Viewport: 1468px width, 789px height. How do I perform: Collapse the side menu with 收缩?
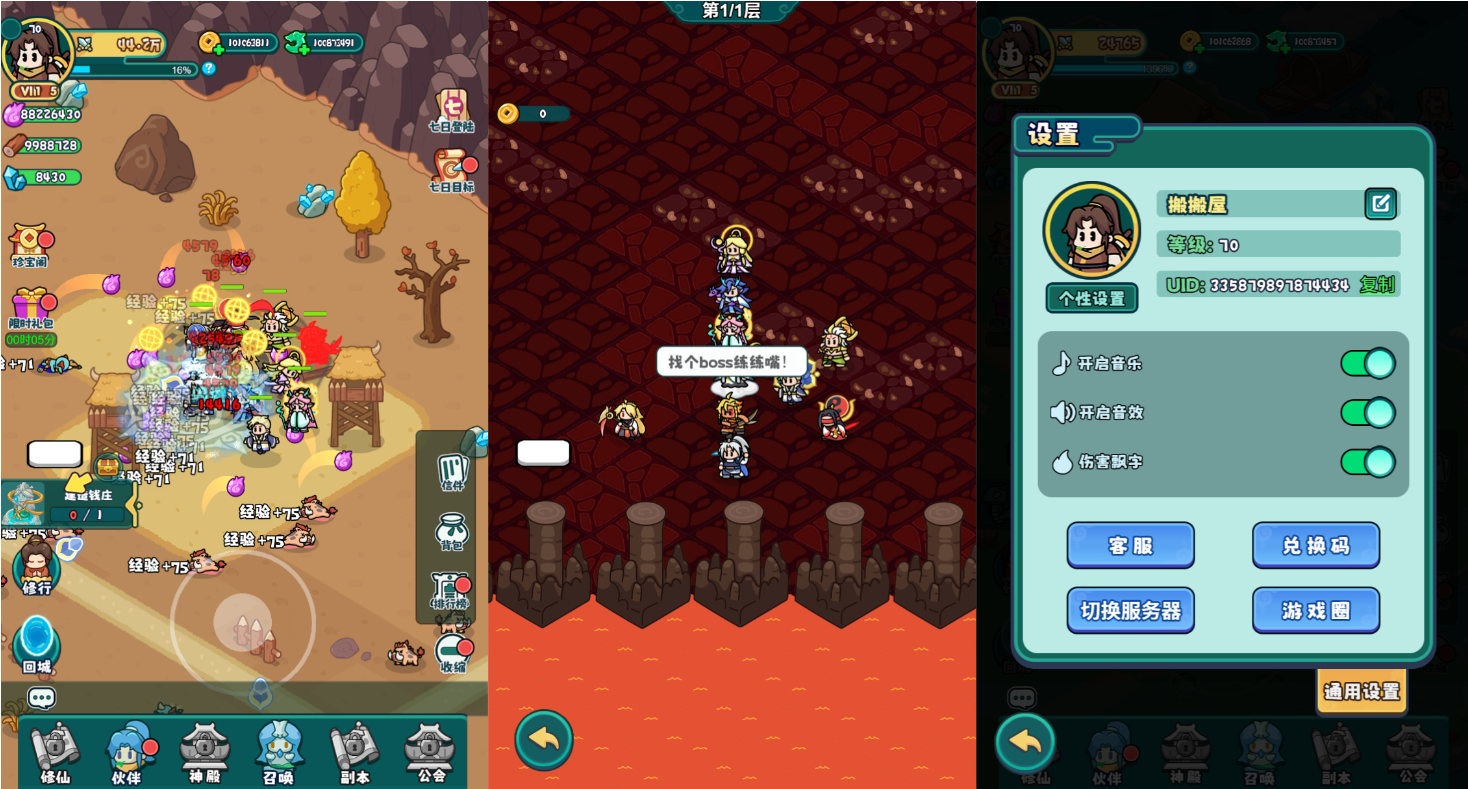pyautogui.click(x=453, y=652)
